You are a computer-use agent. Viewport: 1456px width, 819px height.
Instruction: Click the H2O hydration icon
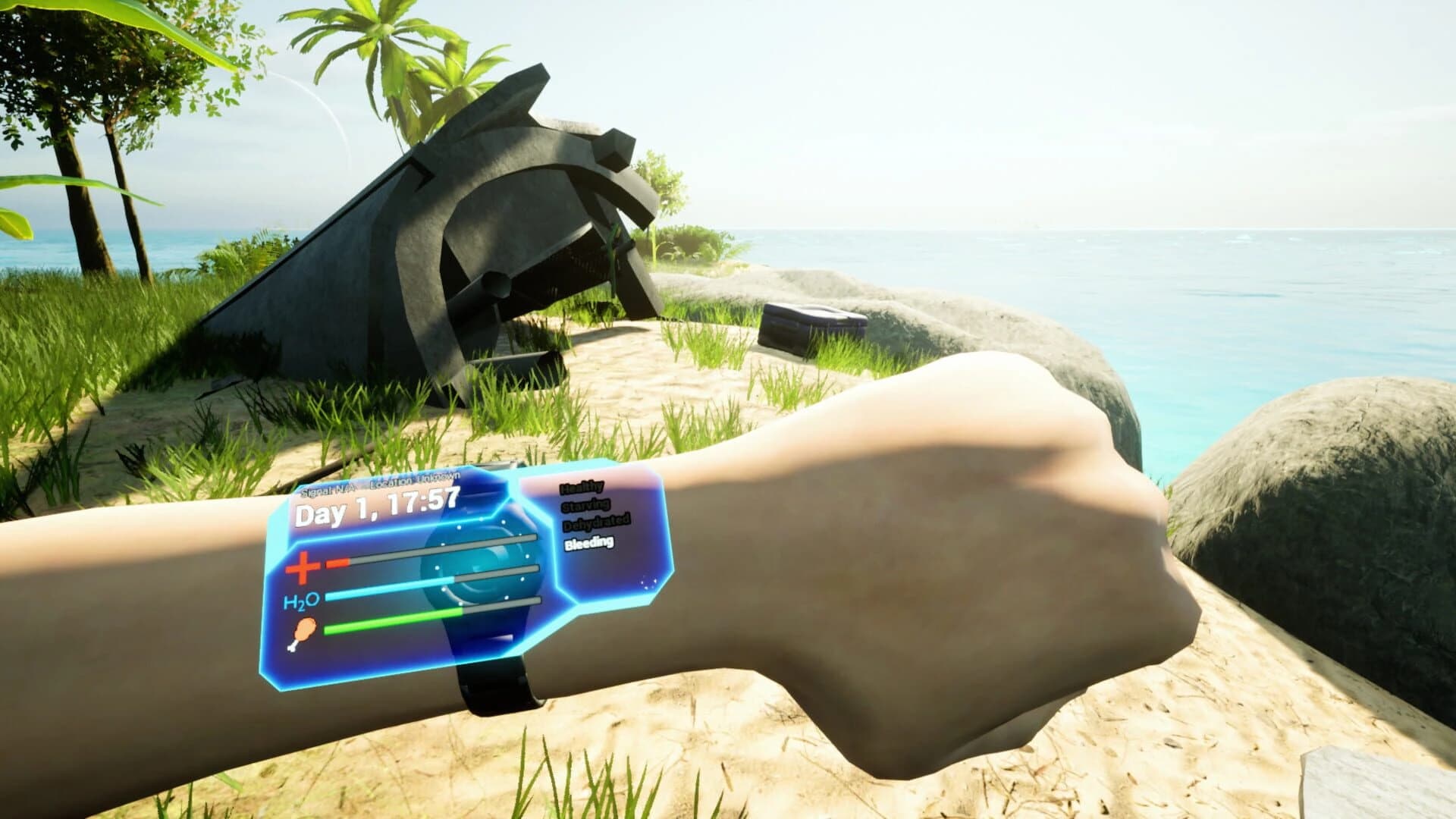(302, 600)
